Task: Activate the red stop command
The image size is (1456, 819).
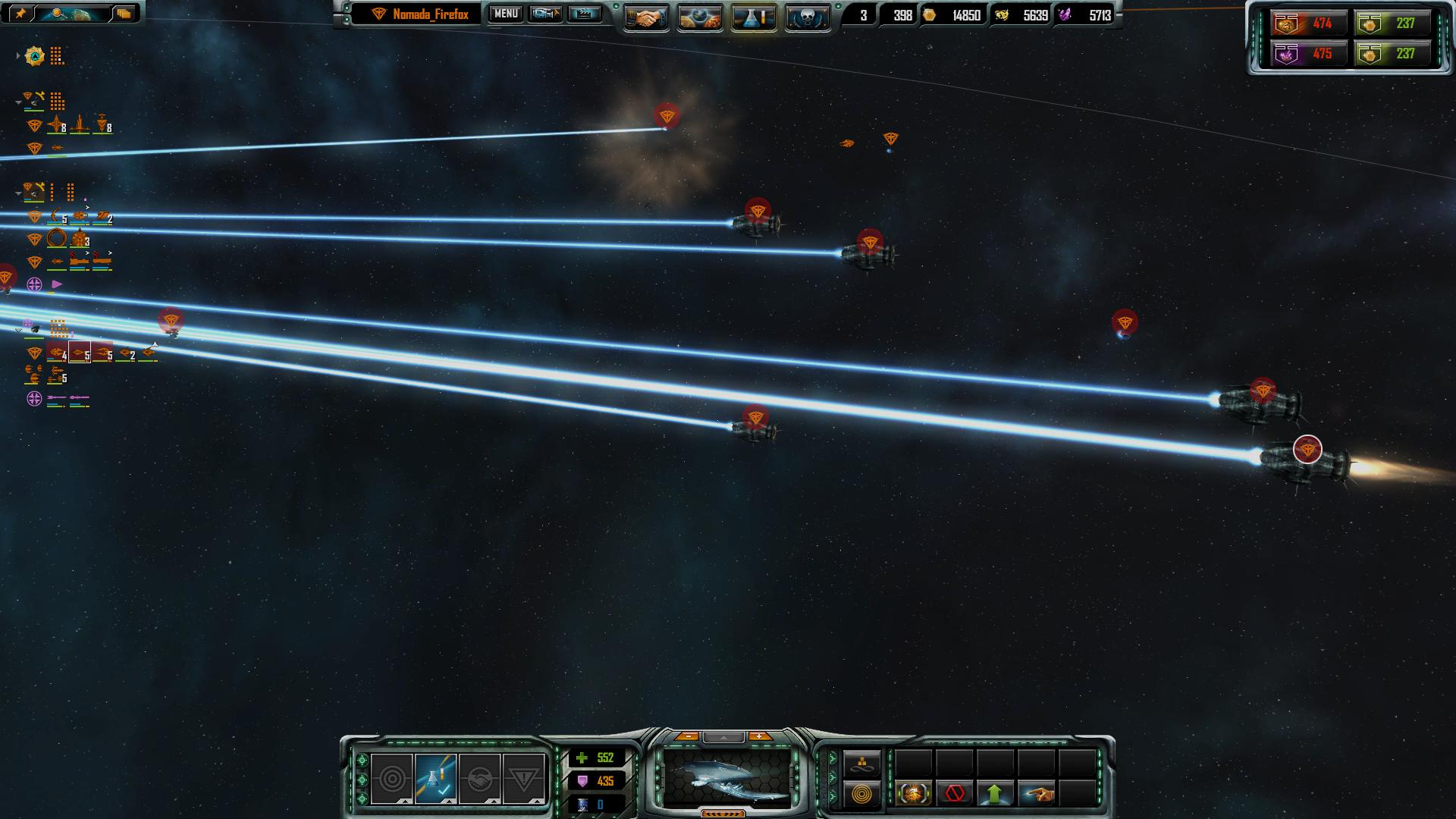Action: point(955,794)
